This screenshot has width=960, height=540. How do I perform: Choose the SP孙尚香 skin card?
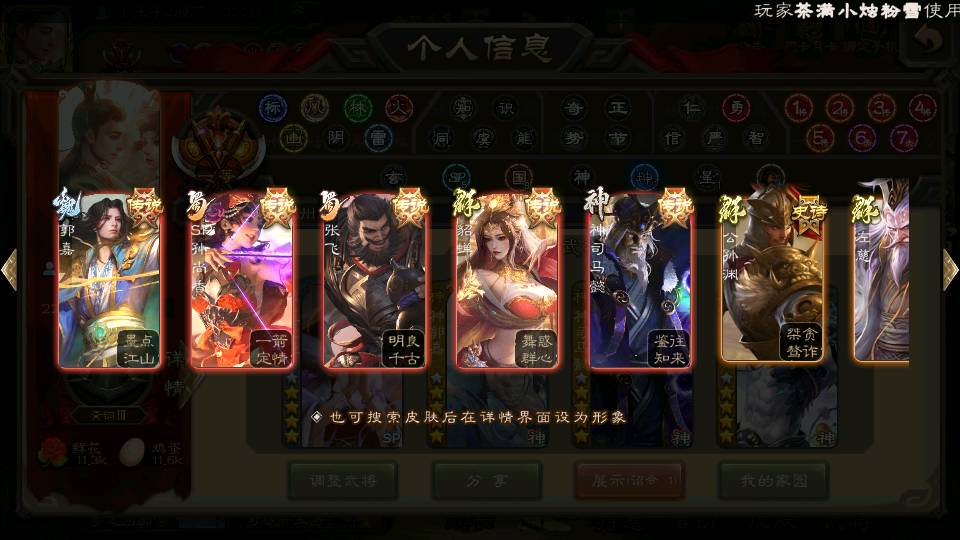pos(242,280)
